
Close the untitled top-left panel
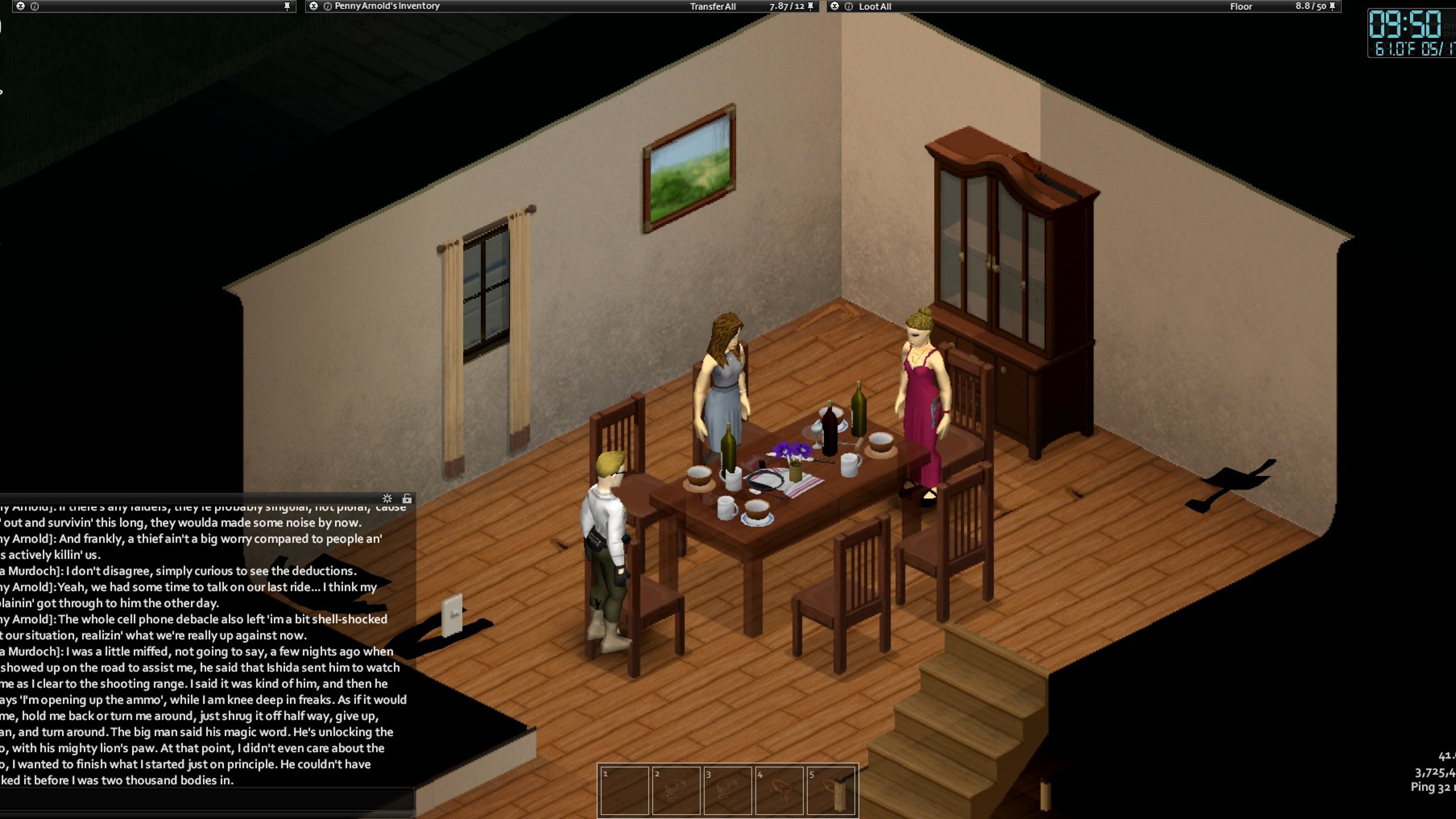click(21, 6)
